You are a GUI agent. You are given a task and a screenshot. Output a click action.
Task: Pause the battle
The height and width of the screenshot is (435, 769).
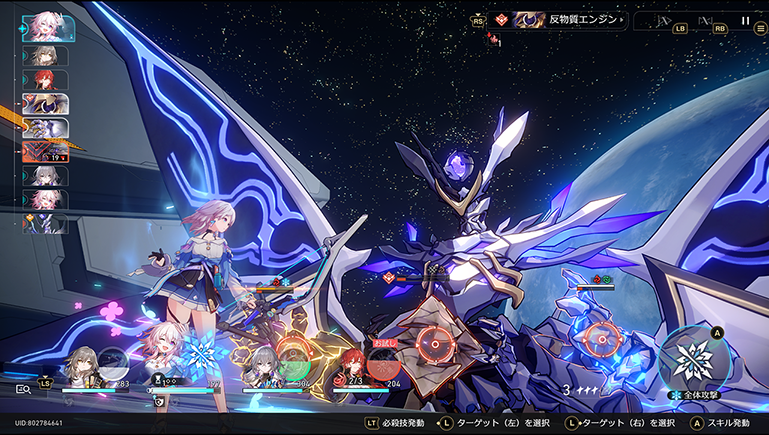click(x=745, y=20)
